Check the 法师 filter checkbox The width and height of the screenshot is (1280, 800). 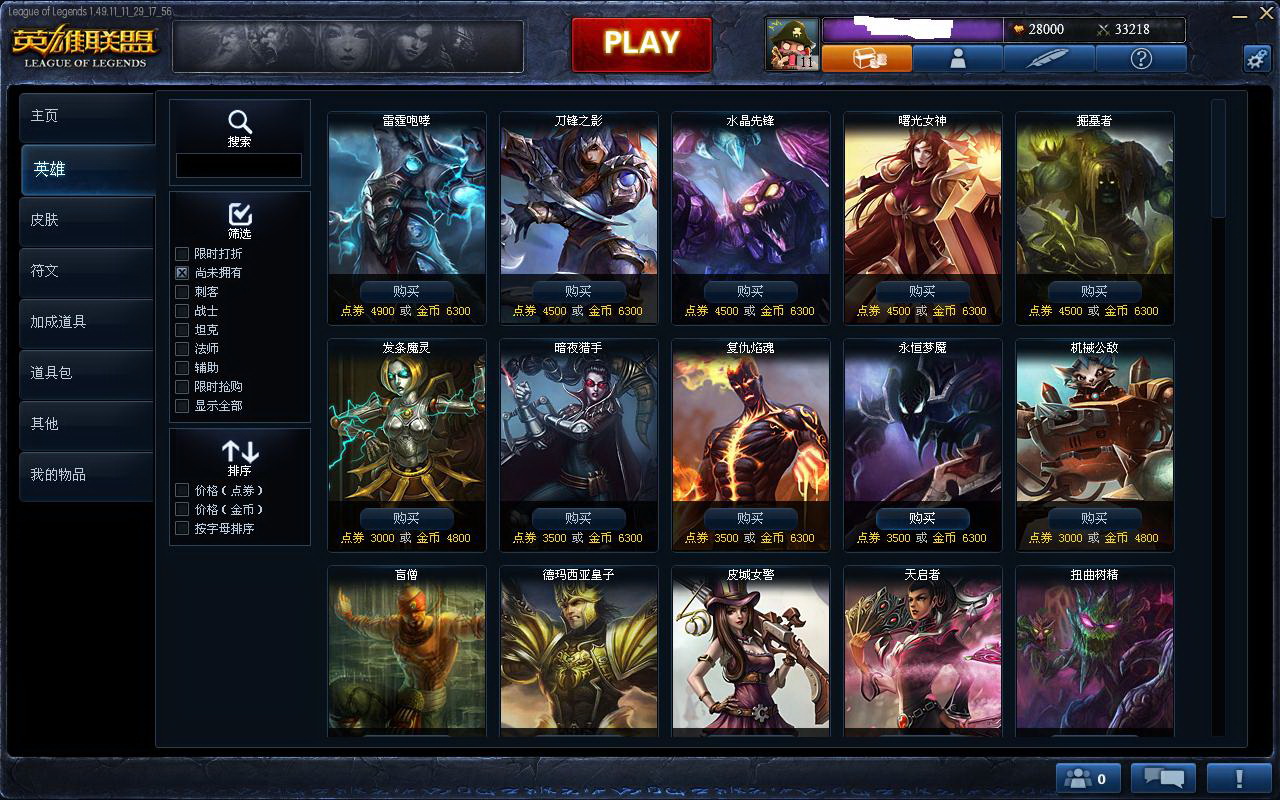(x=181, y=349)
